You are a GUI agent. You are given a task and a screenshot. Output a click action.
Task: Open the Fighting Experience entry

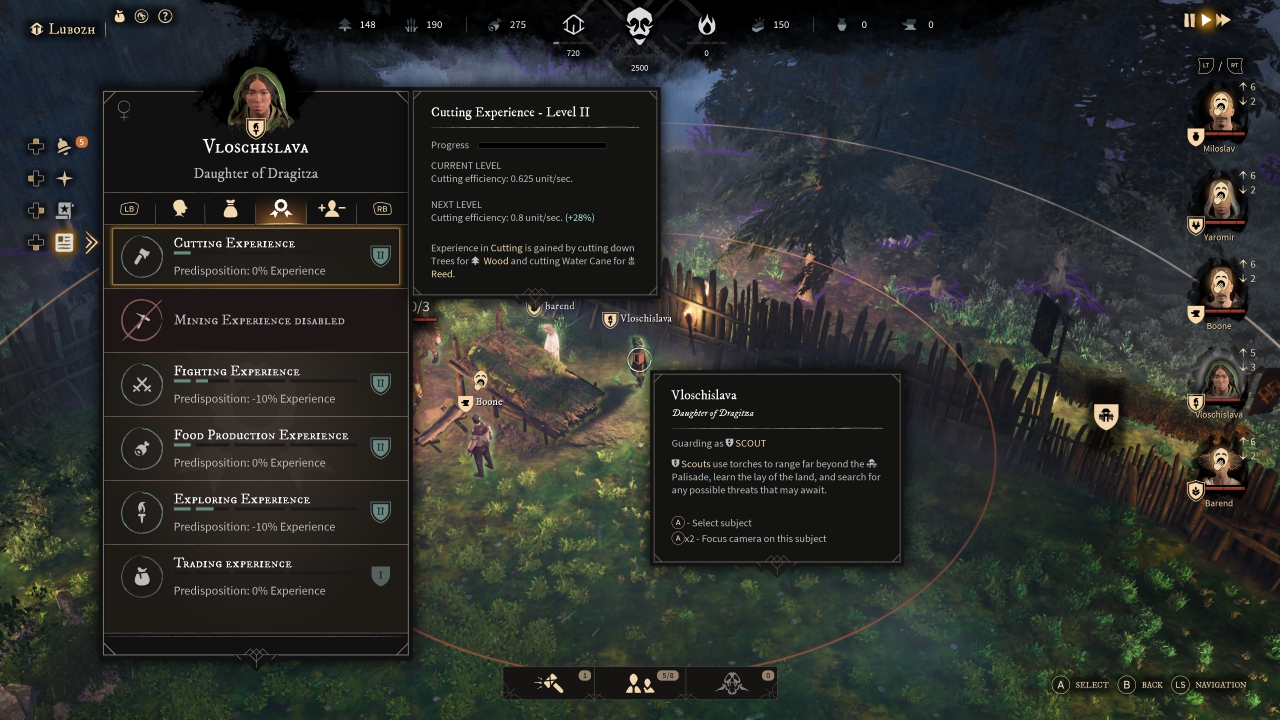click(256, 384)
